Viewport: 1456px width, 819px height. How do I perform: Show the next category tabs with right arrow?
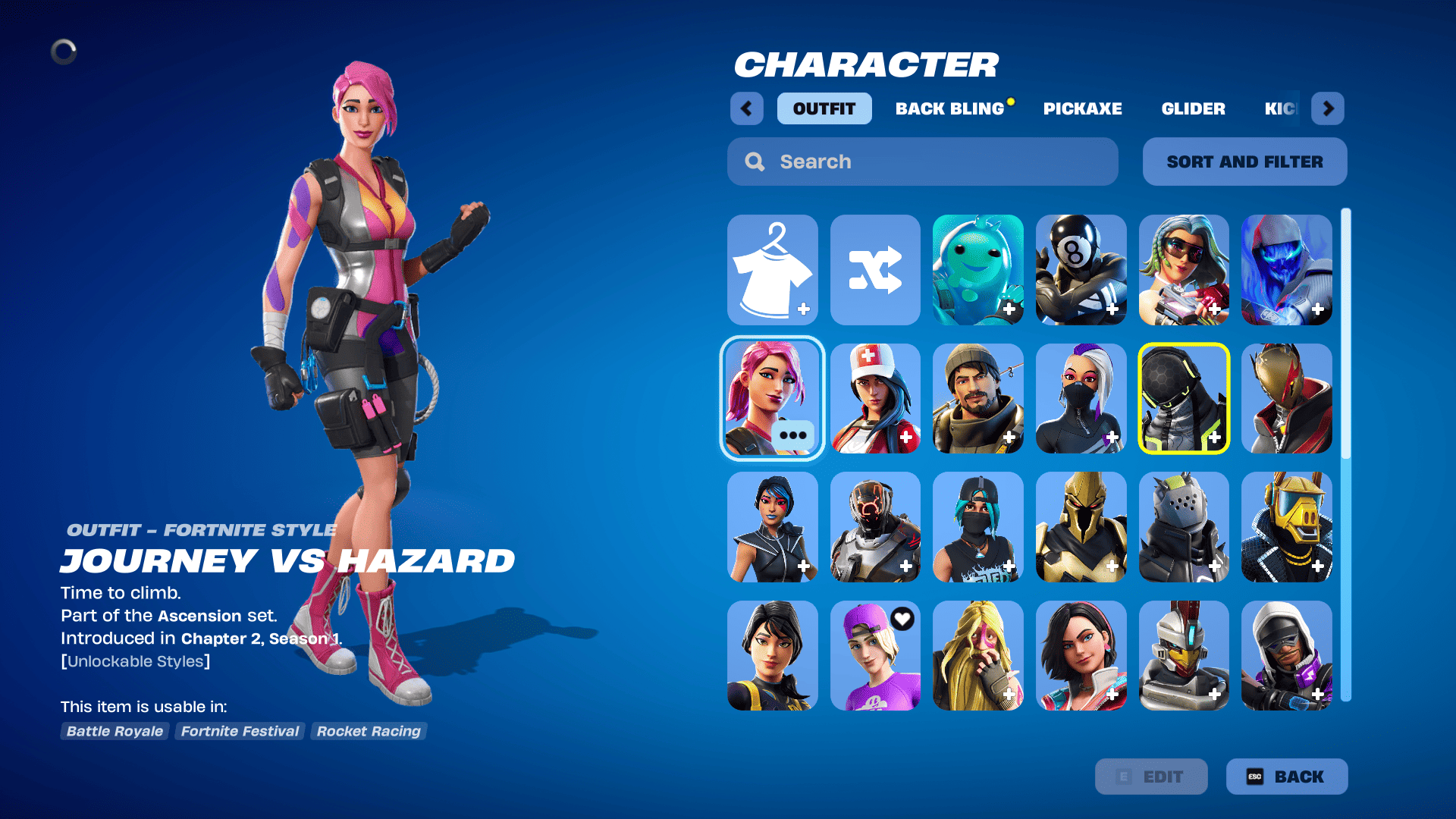point(1327,108)
